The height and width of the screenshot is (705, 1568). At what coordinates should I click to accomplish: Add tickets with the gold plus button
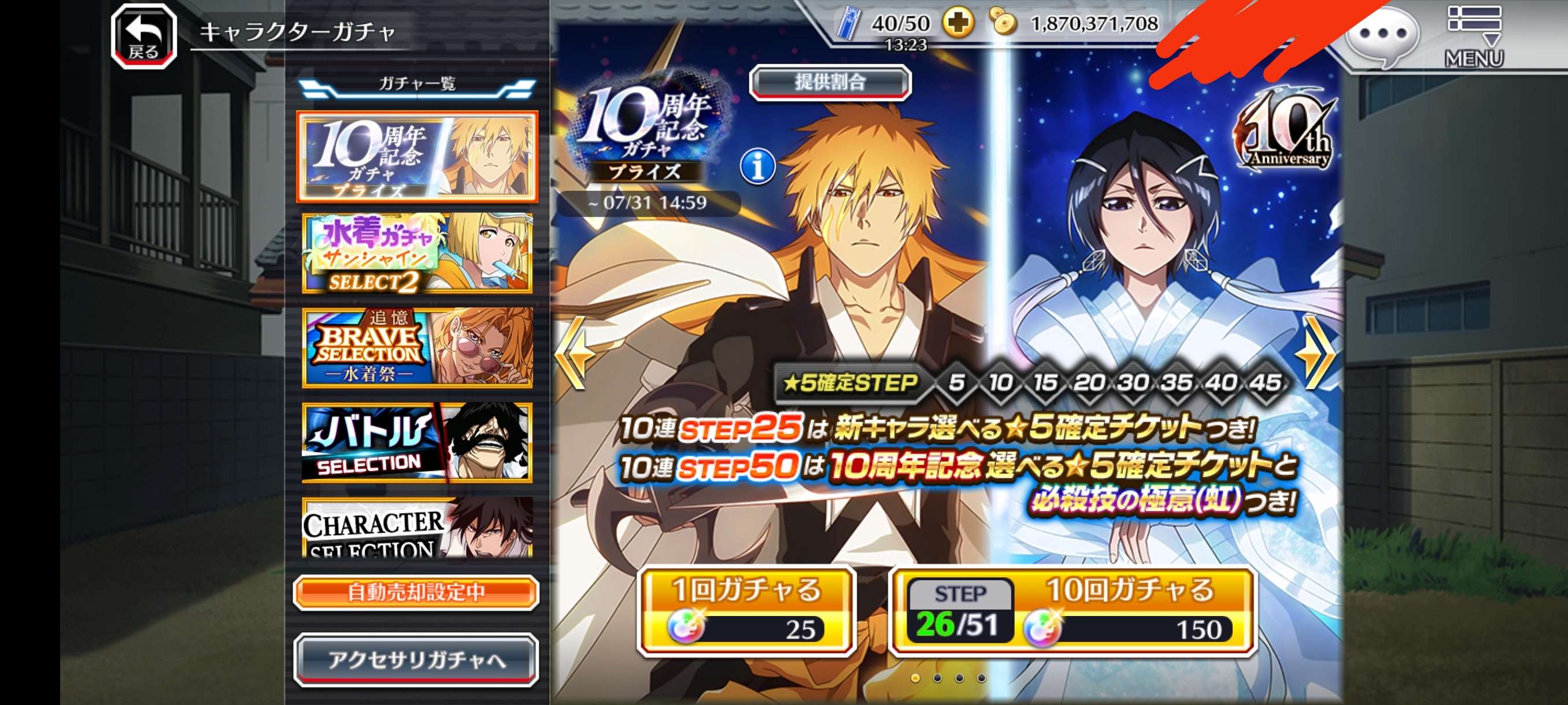click(958, 24)
